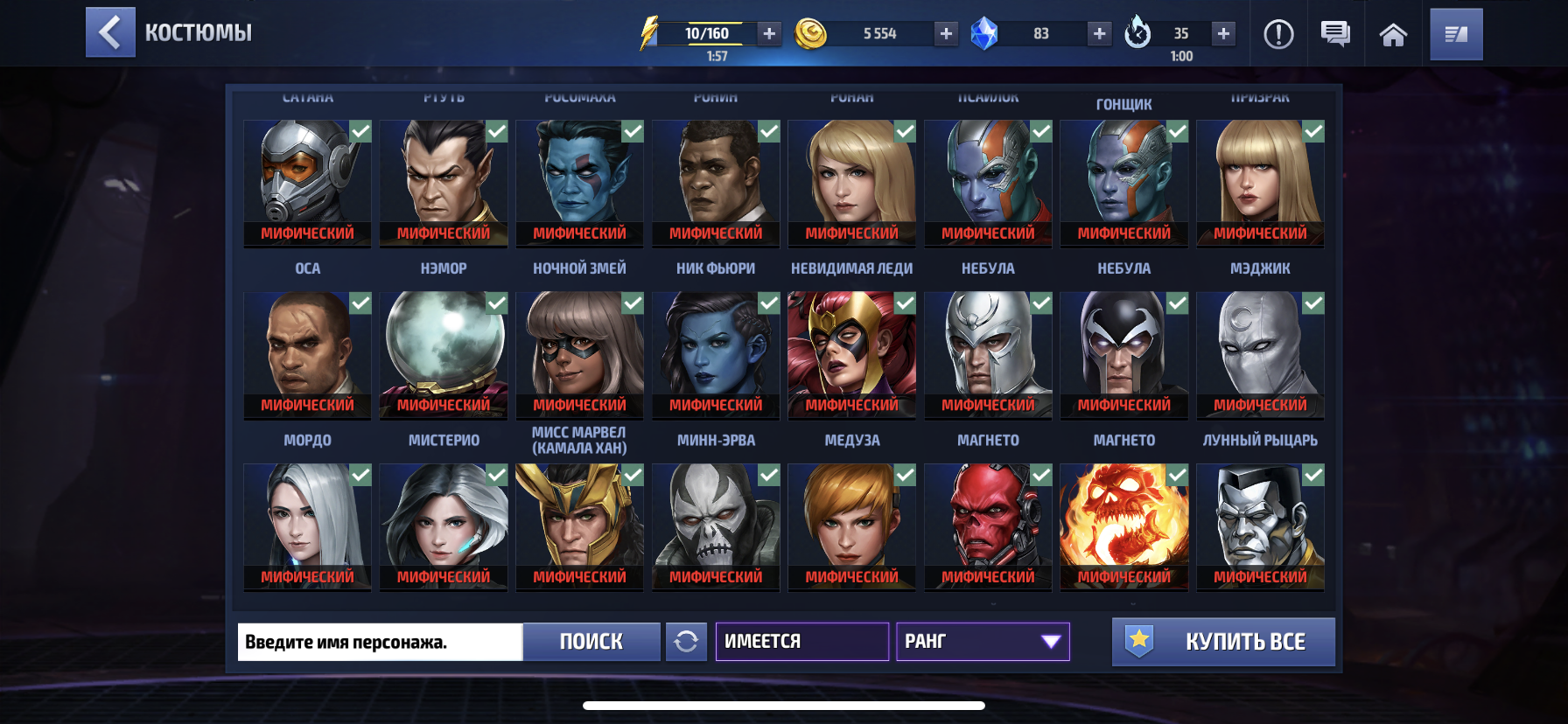Image resolution: width=1568 pixels, height=724 pixels.
Task: Click the character name input field
Action: click(x=381, y=642)
